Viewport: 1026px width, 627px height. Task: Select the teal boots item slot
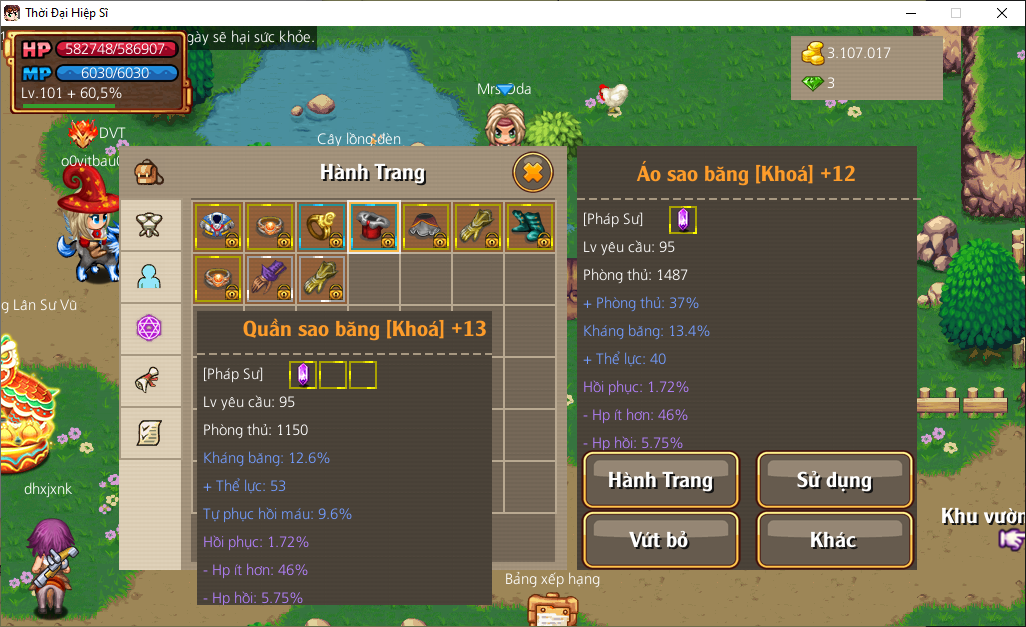pyautogui.click(x=530, y=226)
